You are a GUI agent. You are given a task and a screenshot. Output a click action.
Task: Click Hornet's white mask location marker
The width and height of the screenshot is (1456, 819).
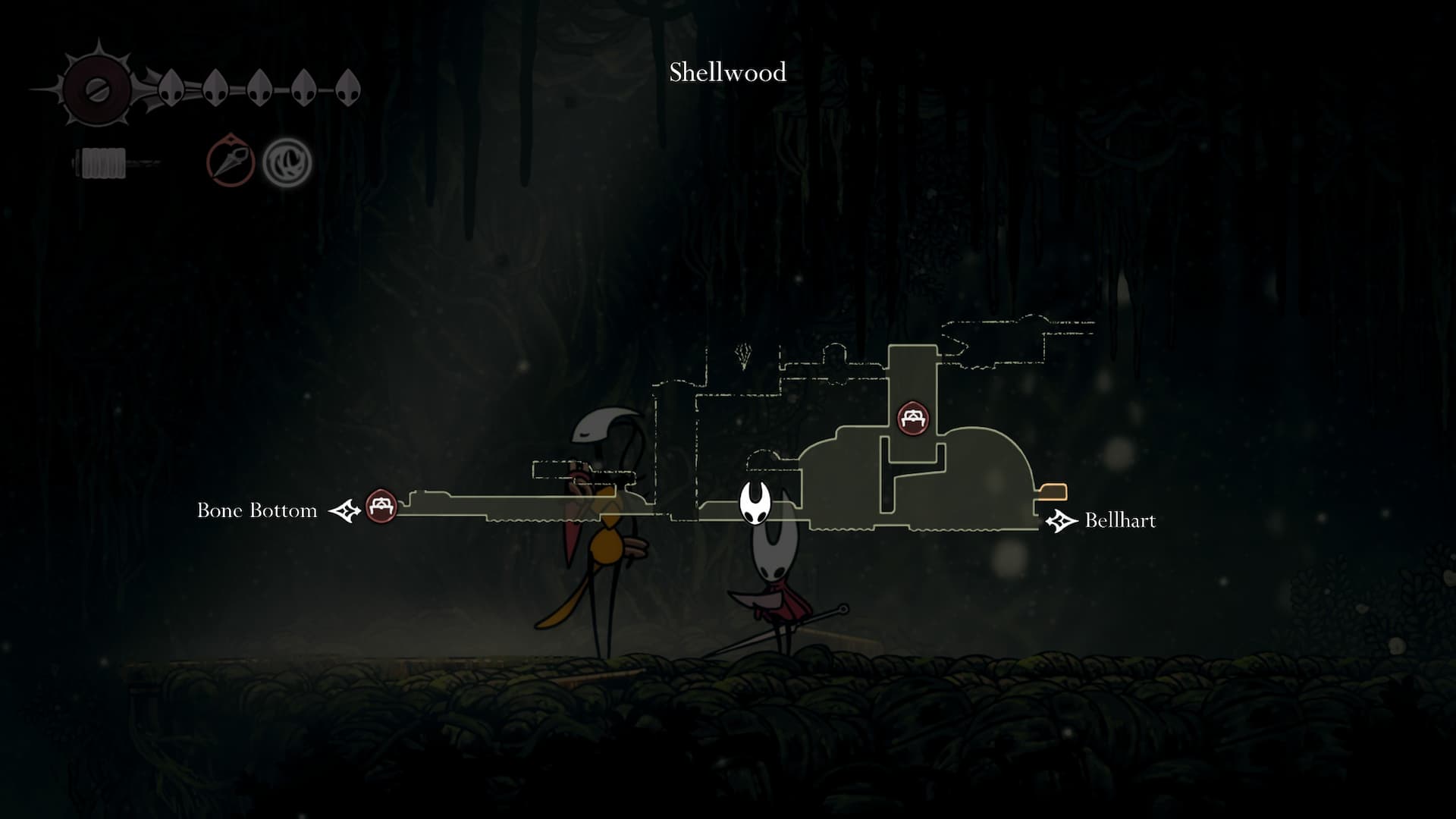tap(755, 503)
